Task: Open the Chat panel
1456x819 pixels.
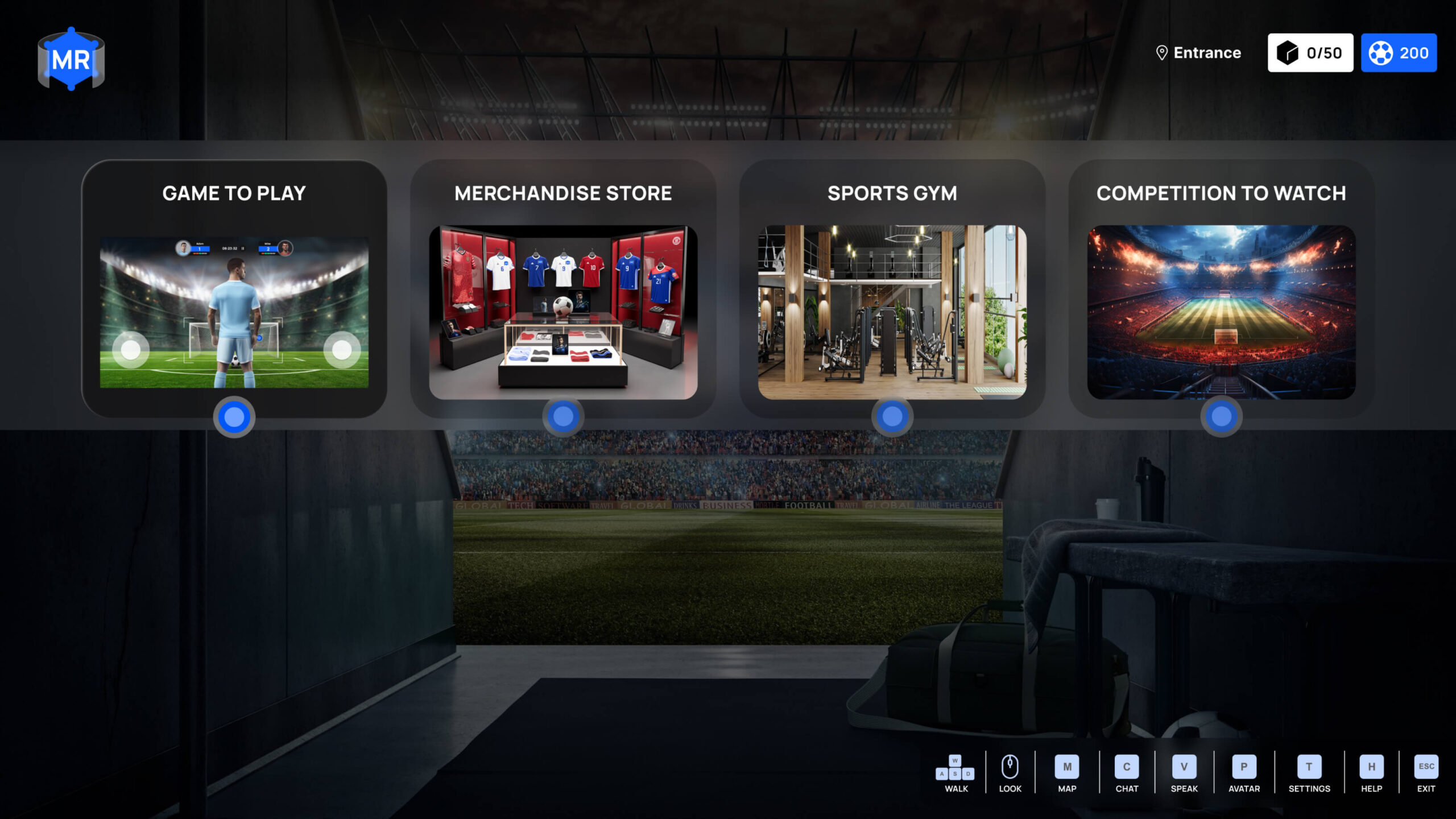Action: 1127,772
